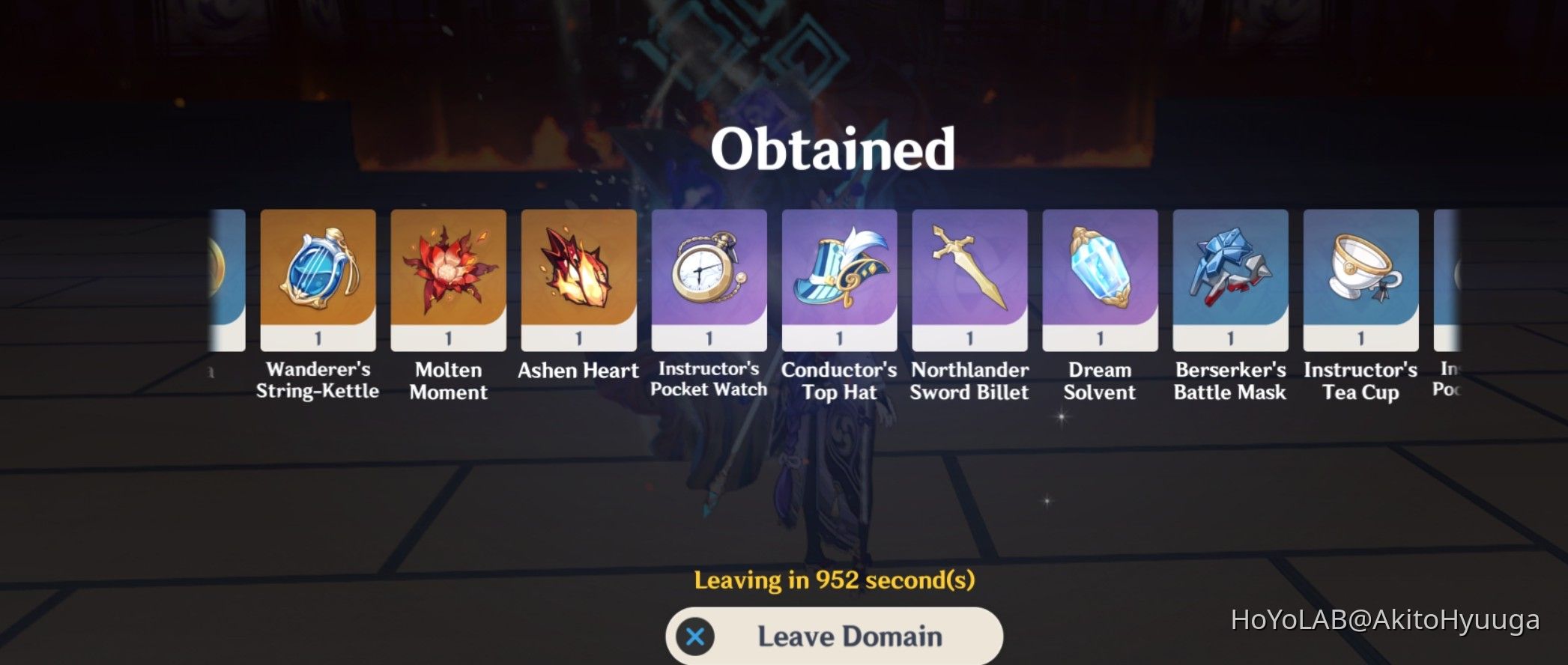The width and height of the screenshot is (1568, 665).
Task: Click the Molten Moment artifact icon
Action: [447, 279]
